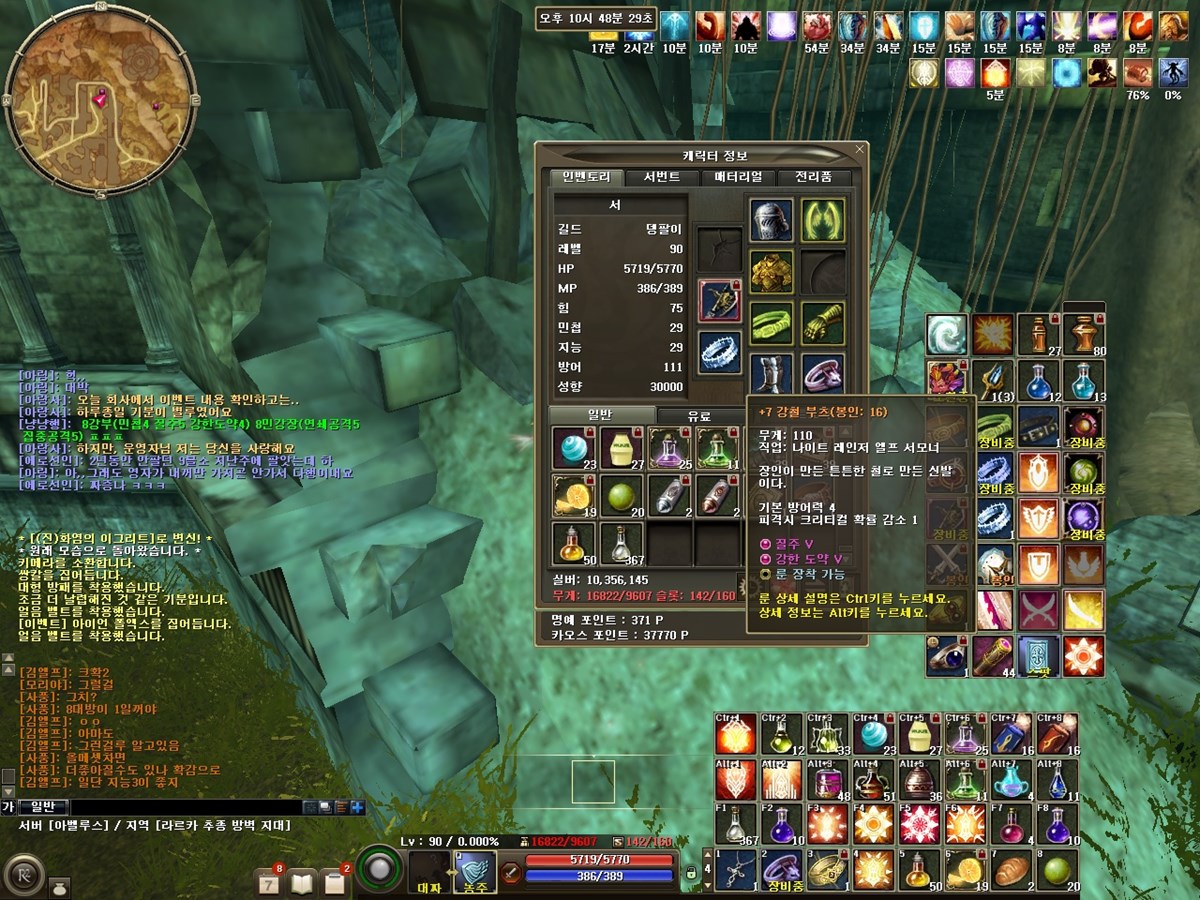
Task: Open the 일반 chat channel selector
Action: coord(42,807)
